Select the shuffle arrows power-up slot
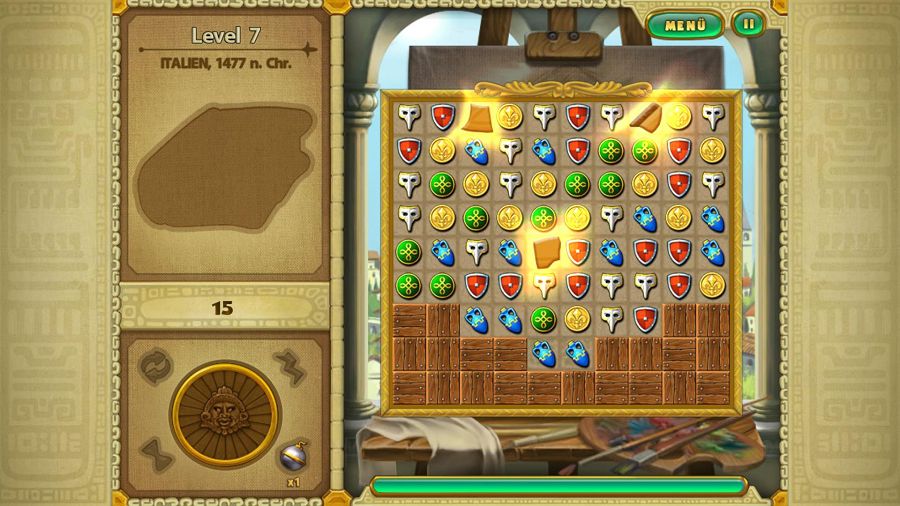 coord(155,364)
